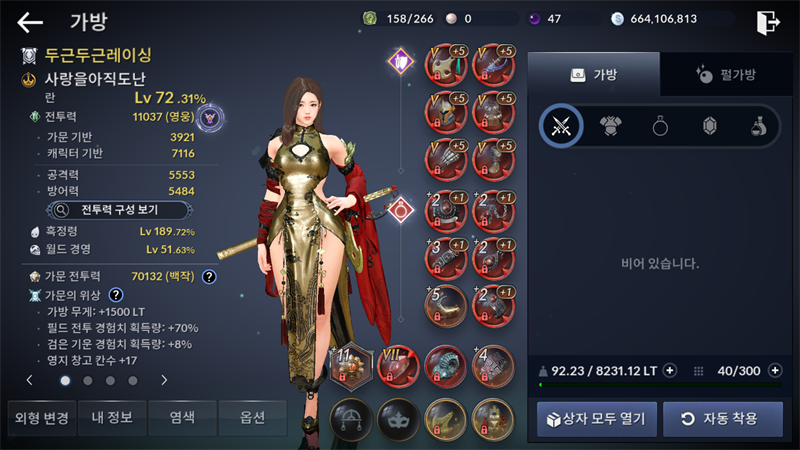Go back using the arrow button
The height and width of the screenshot is (450, 800).
click(30, 22)
